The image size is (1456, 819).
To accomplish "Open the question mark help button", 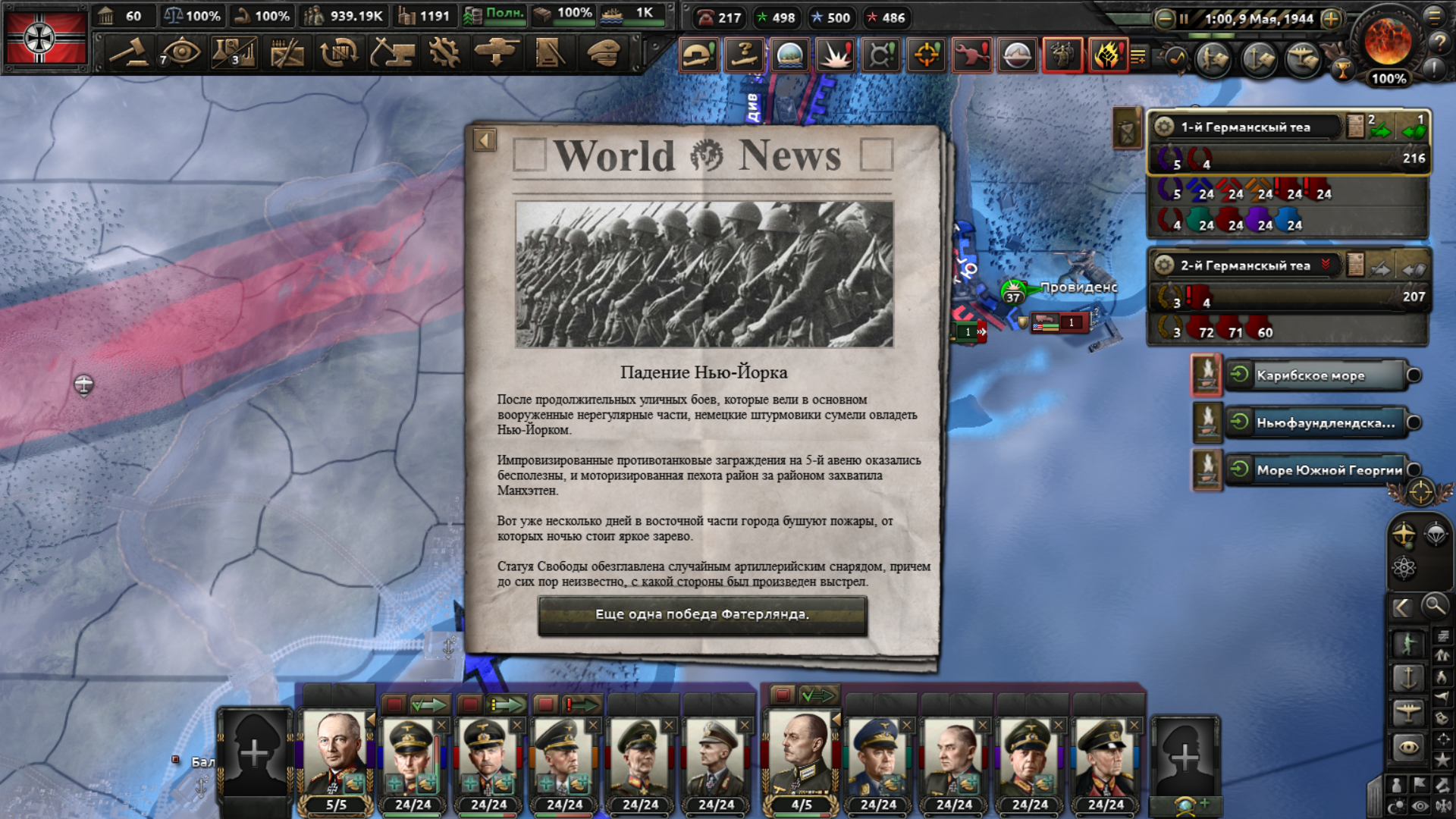I will 1439,43.
